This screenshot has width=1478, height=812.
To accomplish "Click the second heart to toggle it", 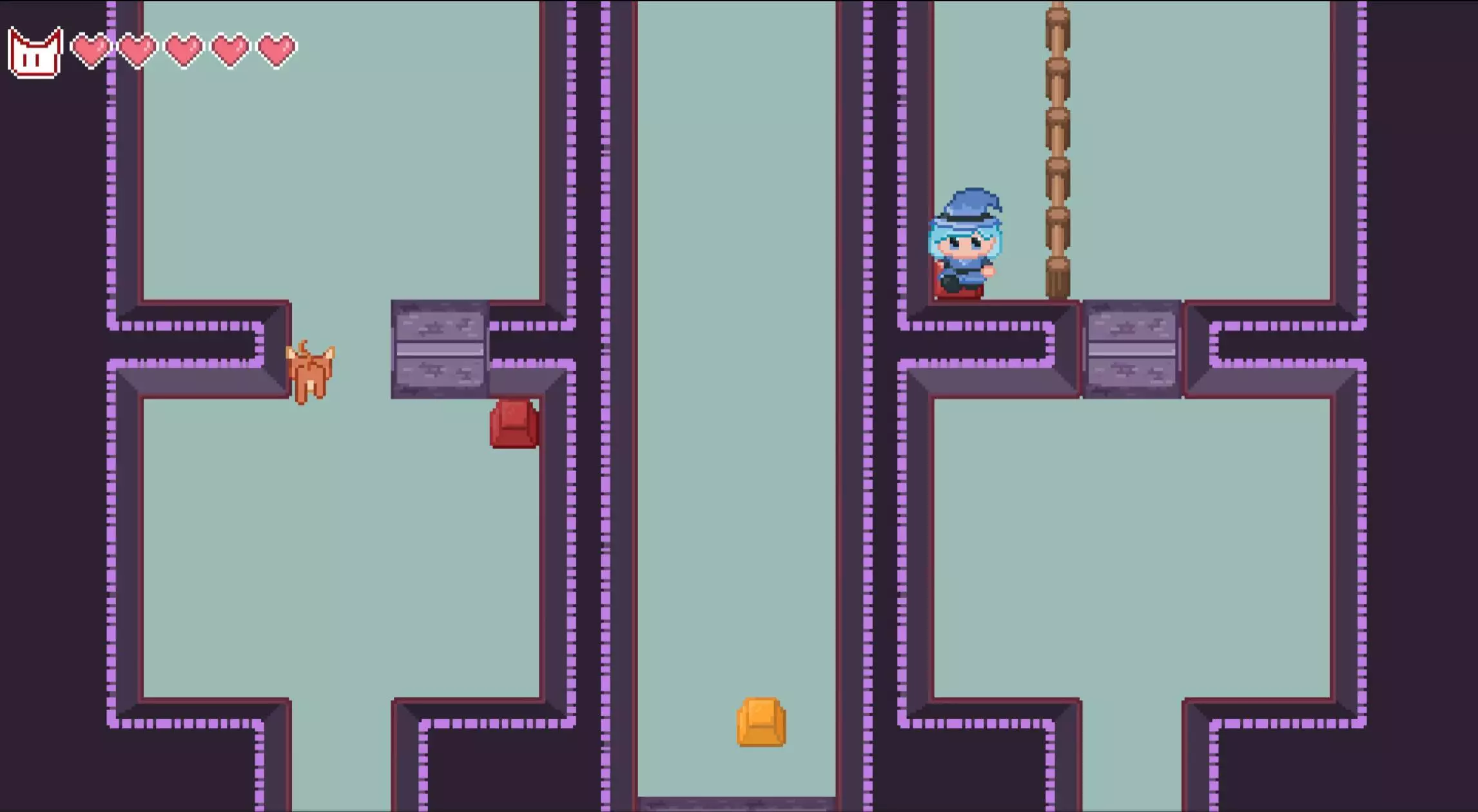I will point(136,52).
